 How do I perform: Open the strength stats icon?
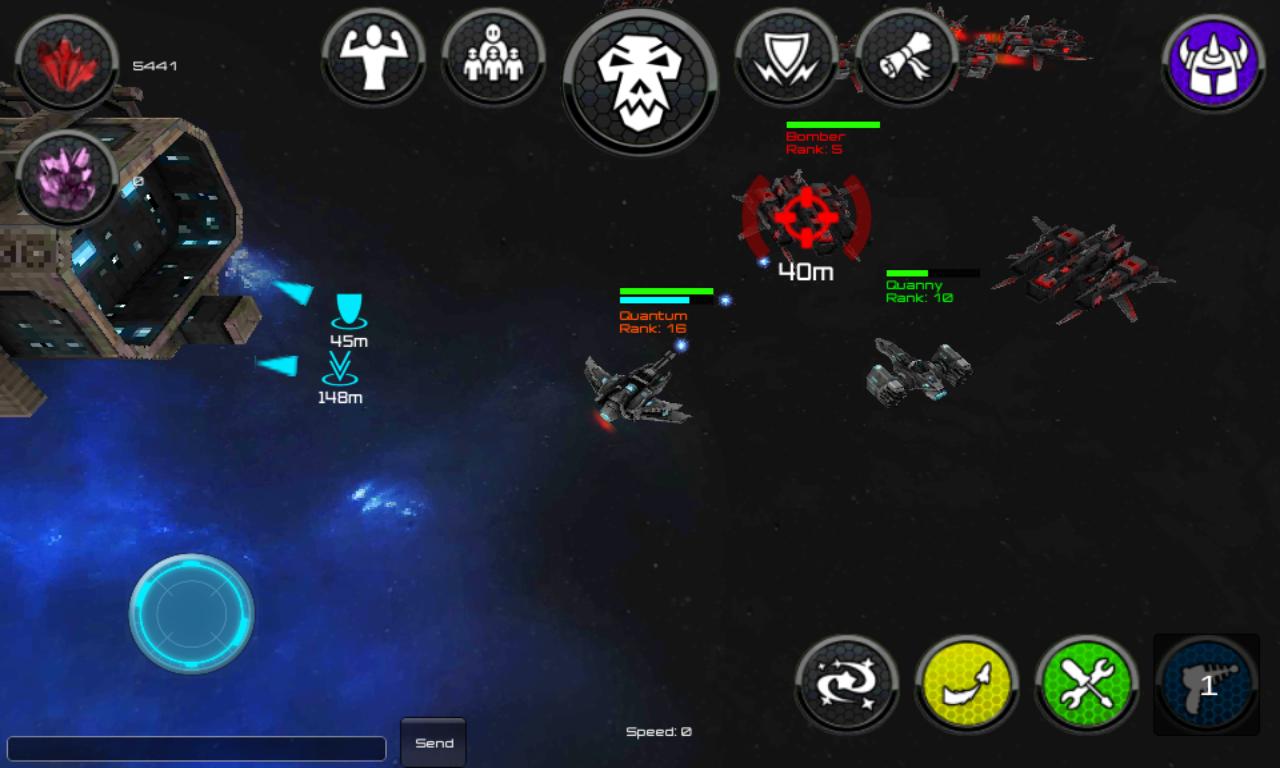[375, 57]
